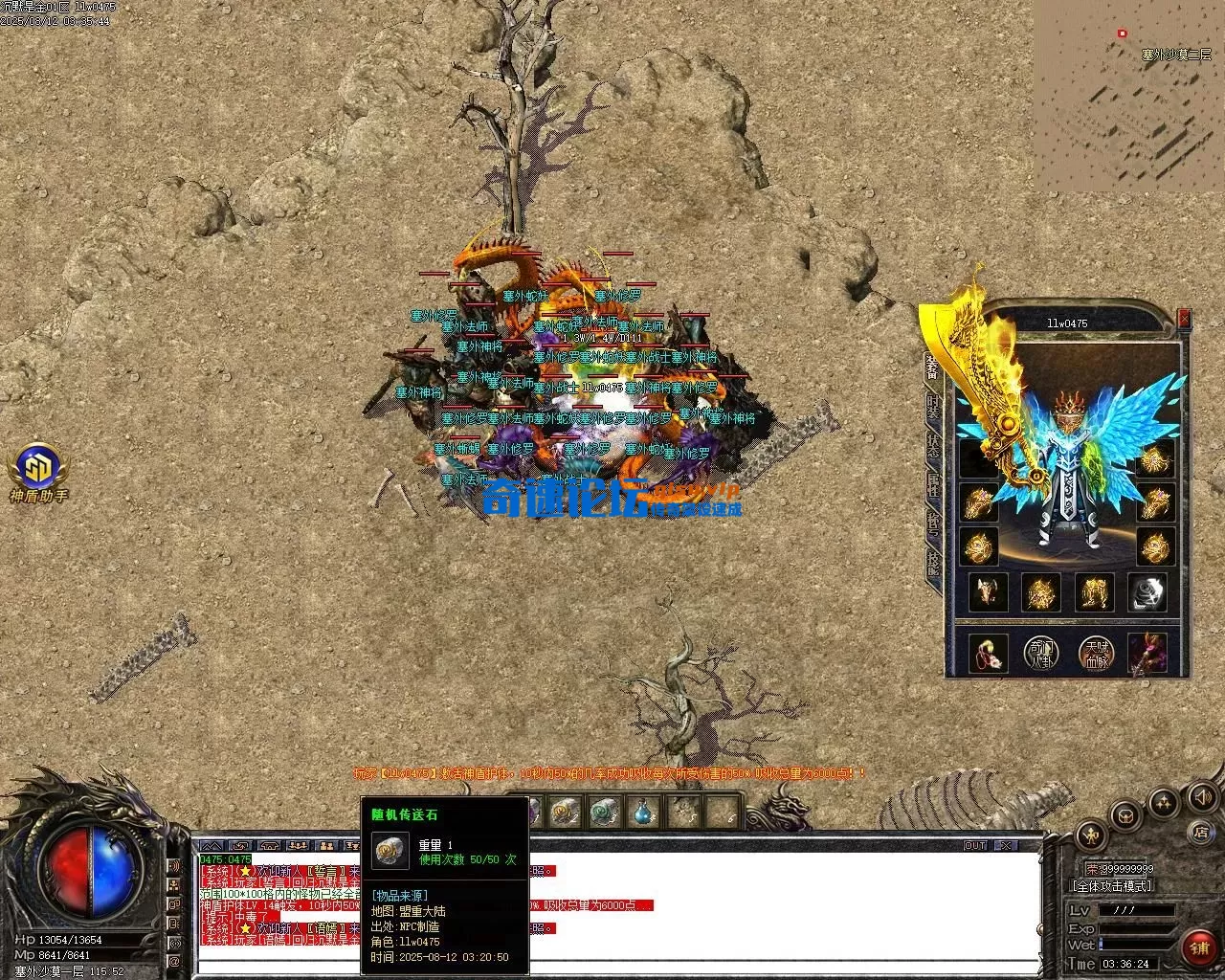The image size is (1225, 980).
Task: Open the red 铺 stall button
Action: pos(1199,947)
